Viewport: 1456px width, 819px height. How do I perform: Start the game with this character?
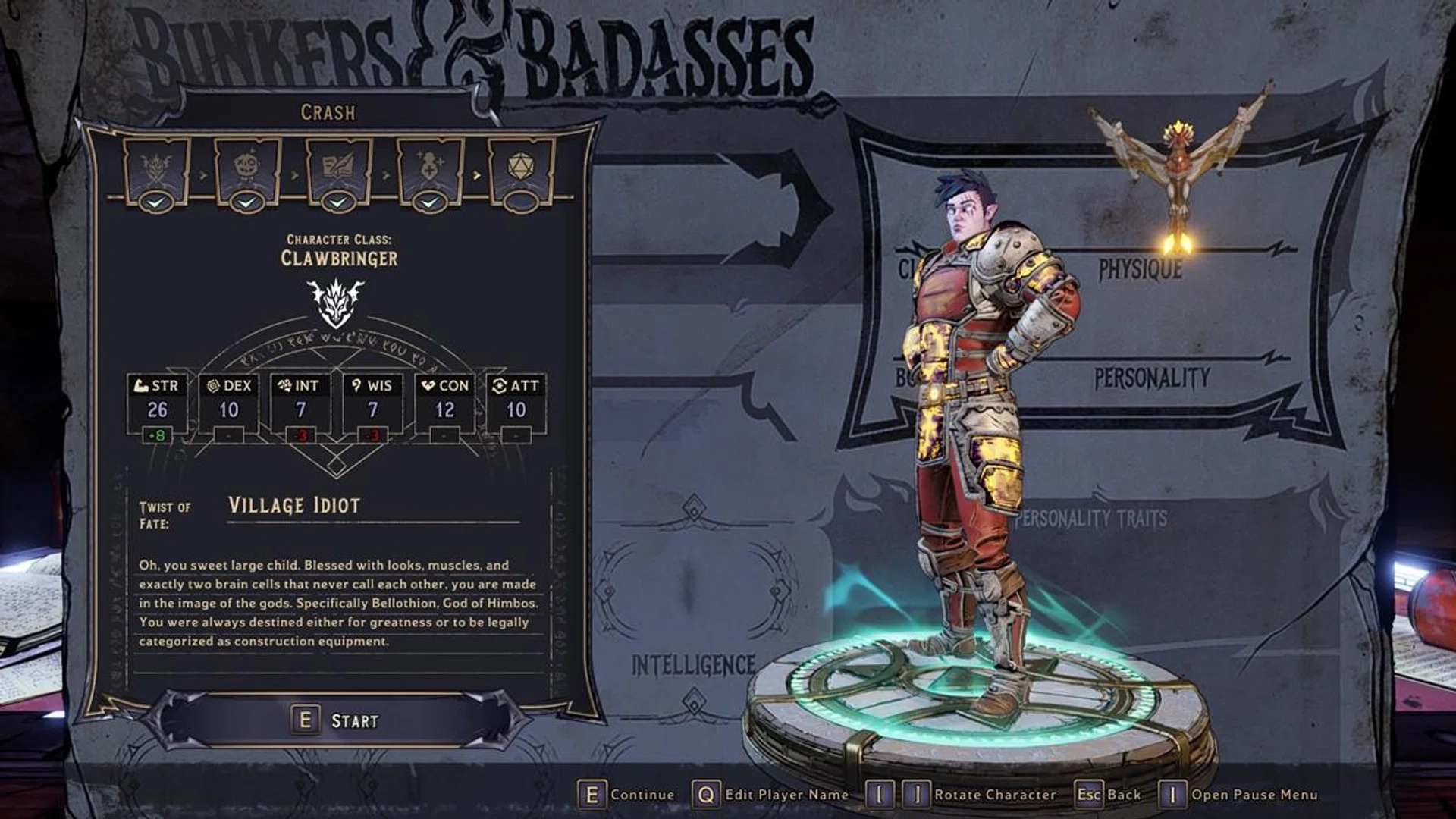pos(337,720)
